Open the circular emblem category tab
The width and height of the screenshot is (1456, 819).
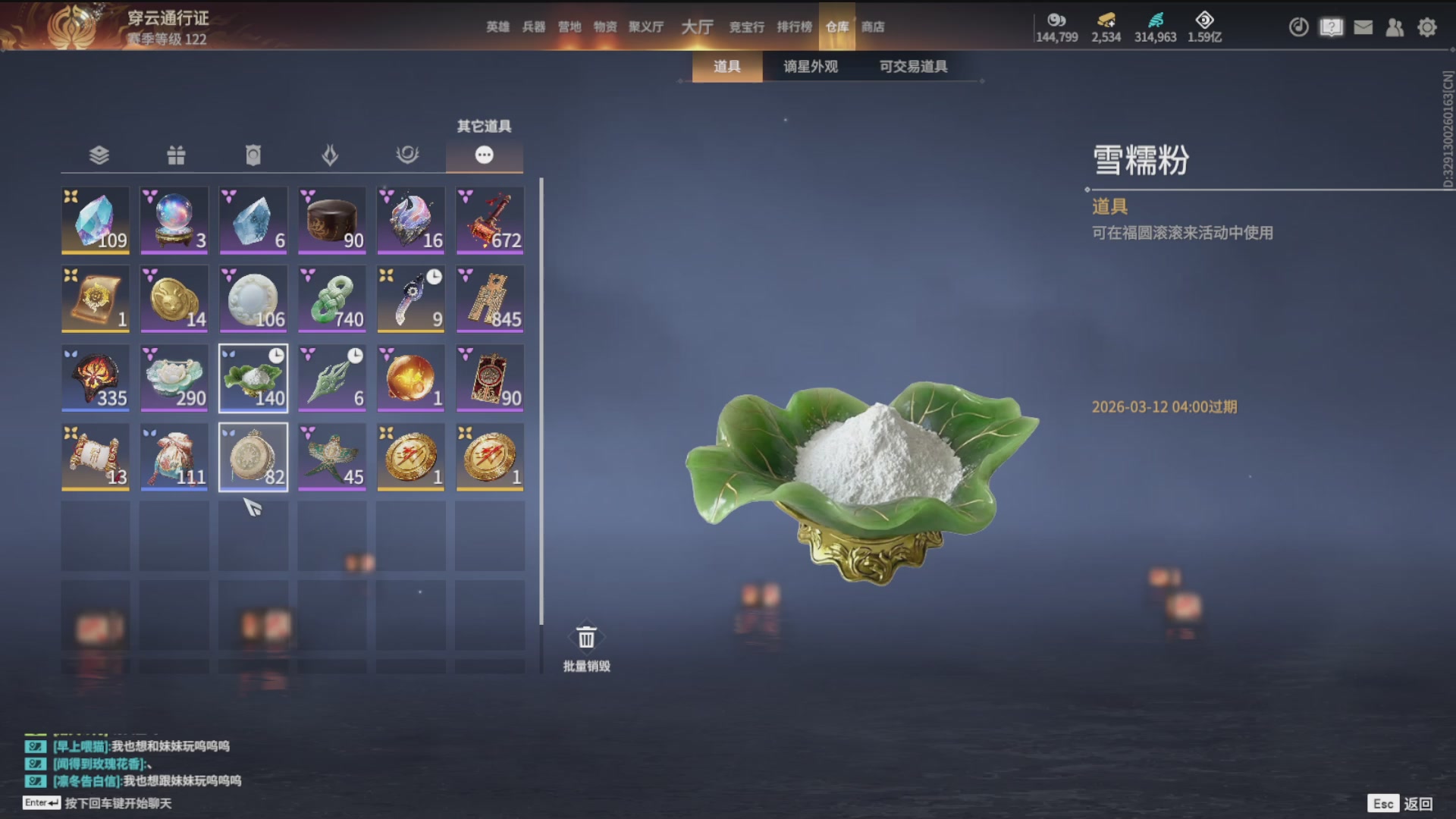(x=409, y=155)
